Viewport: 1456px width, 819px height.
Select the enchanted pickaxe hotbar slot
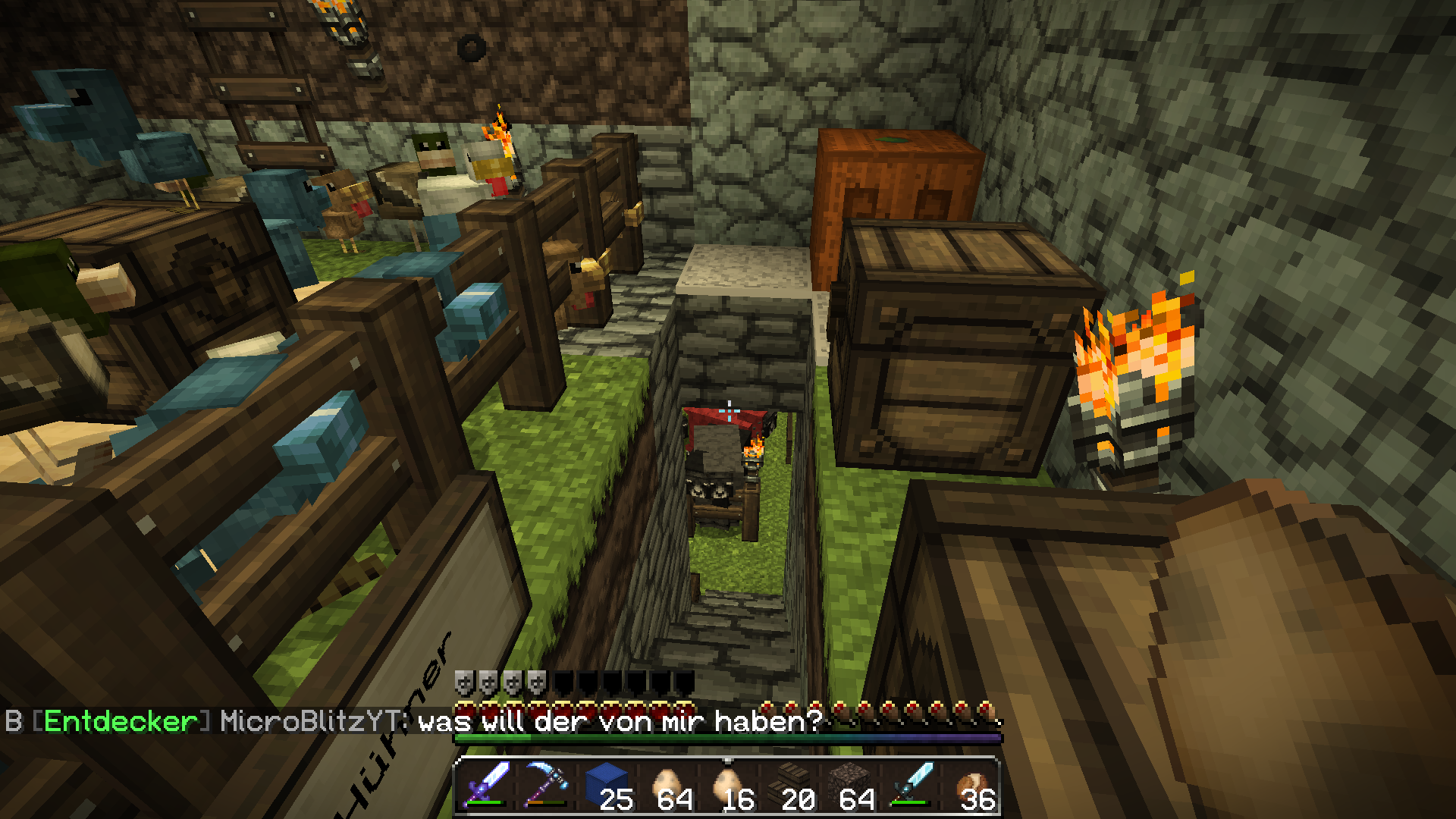click(x=547, y=786)
